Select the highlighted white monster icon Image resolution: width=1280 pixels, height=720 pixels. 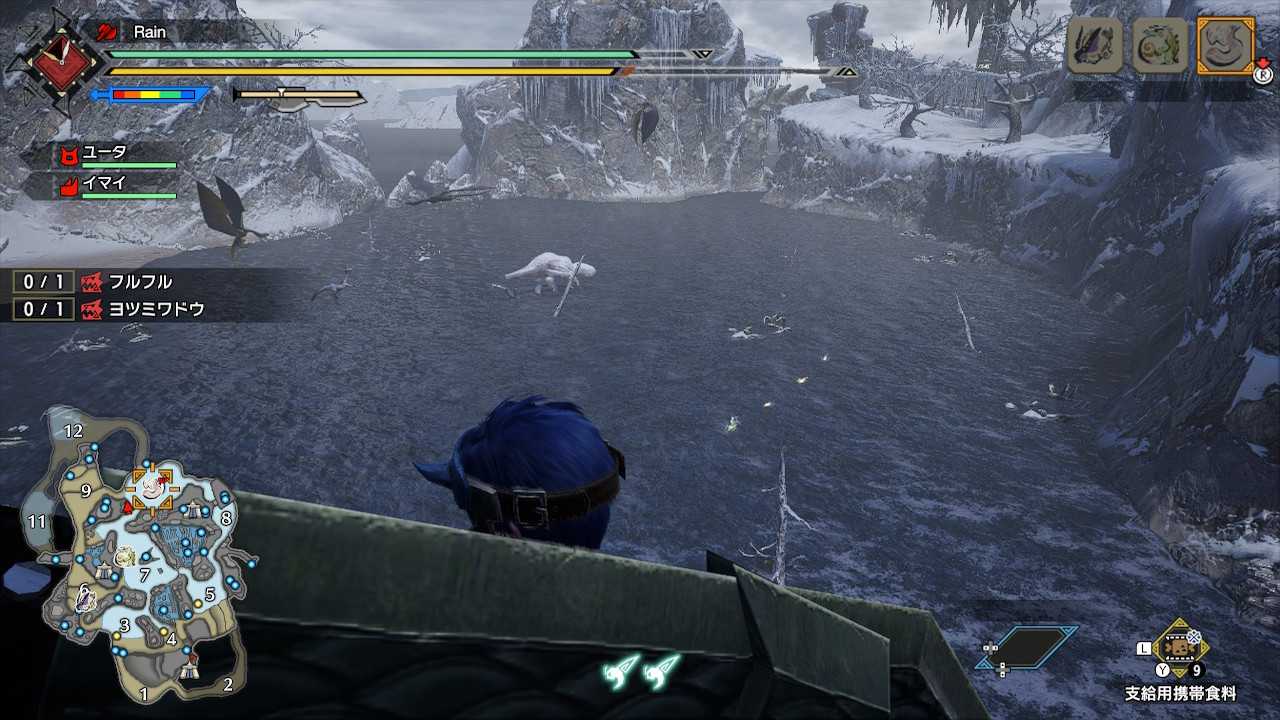[1226, 45]
